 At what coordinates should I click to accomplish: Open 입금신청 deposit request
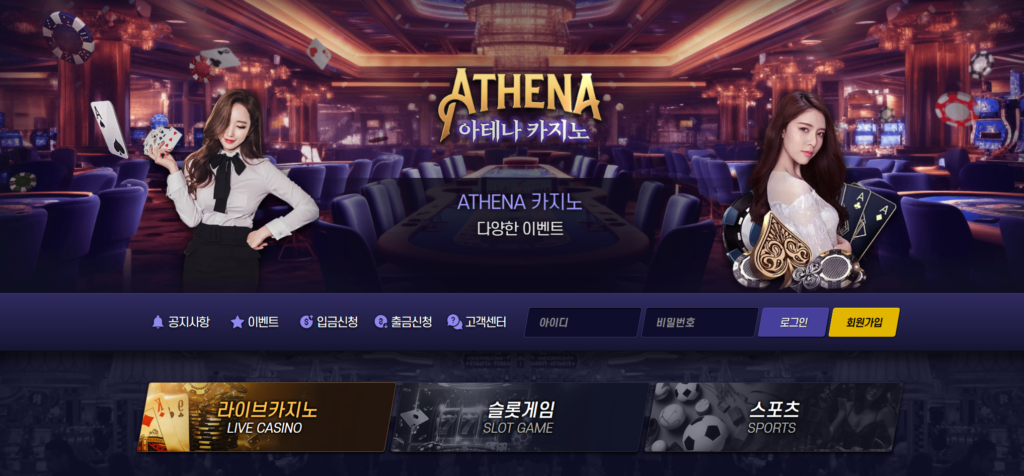[x=329, y=322]
